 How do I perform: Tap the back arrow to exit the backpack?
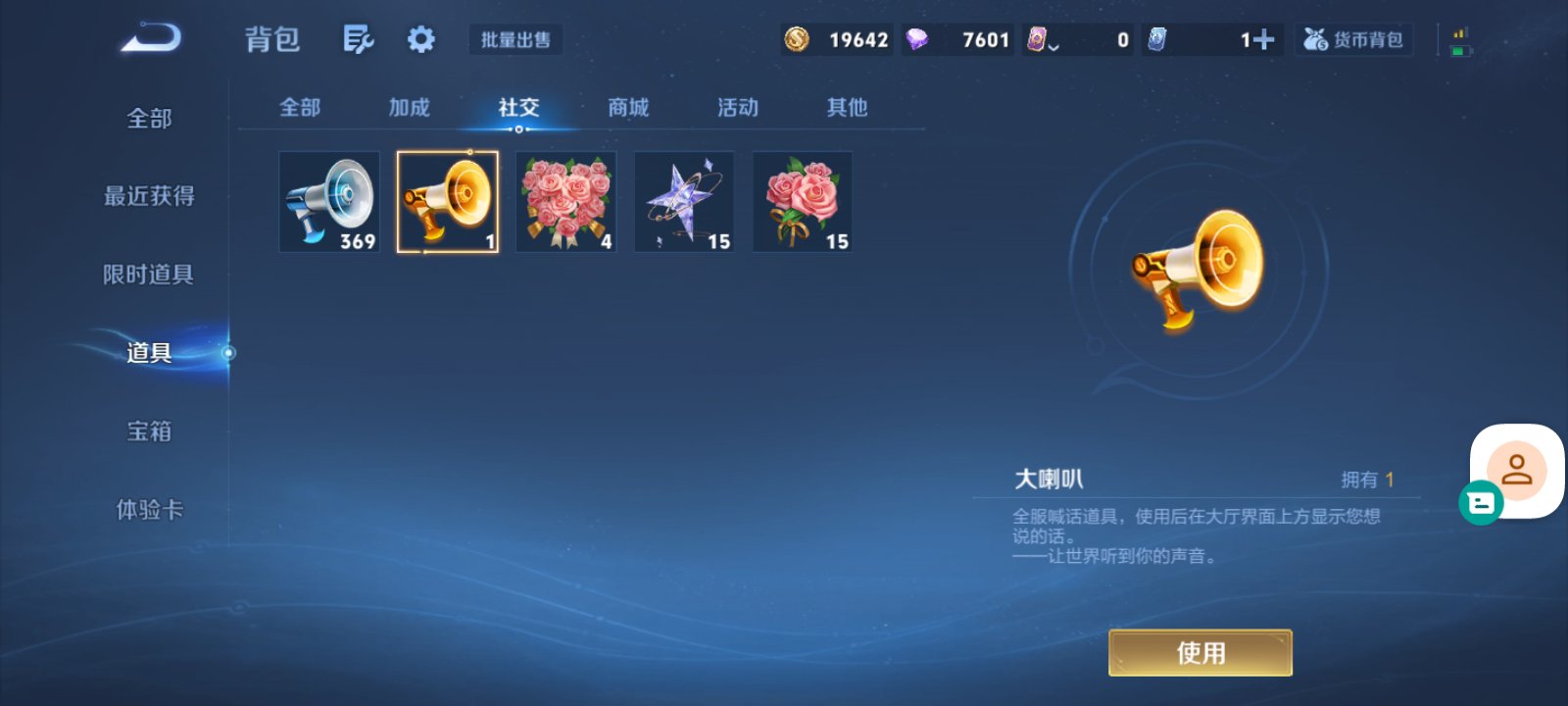pos(149,39)
